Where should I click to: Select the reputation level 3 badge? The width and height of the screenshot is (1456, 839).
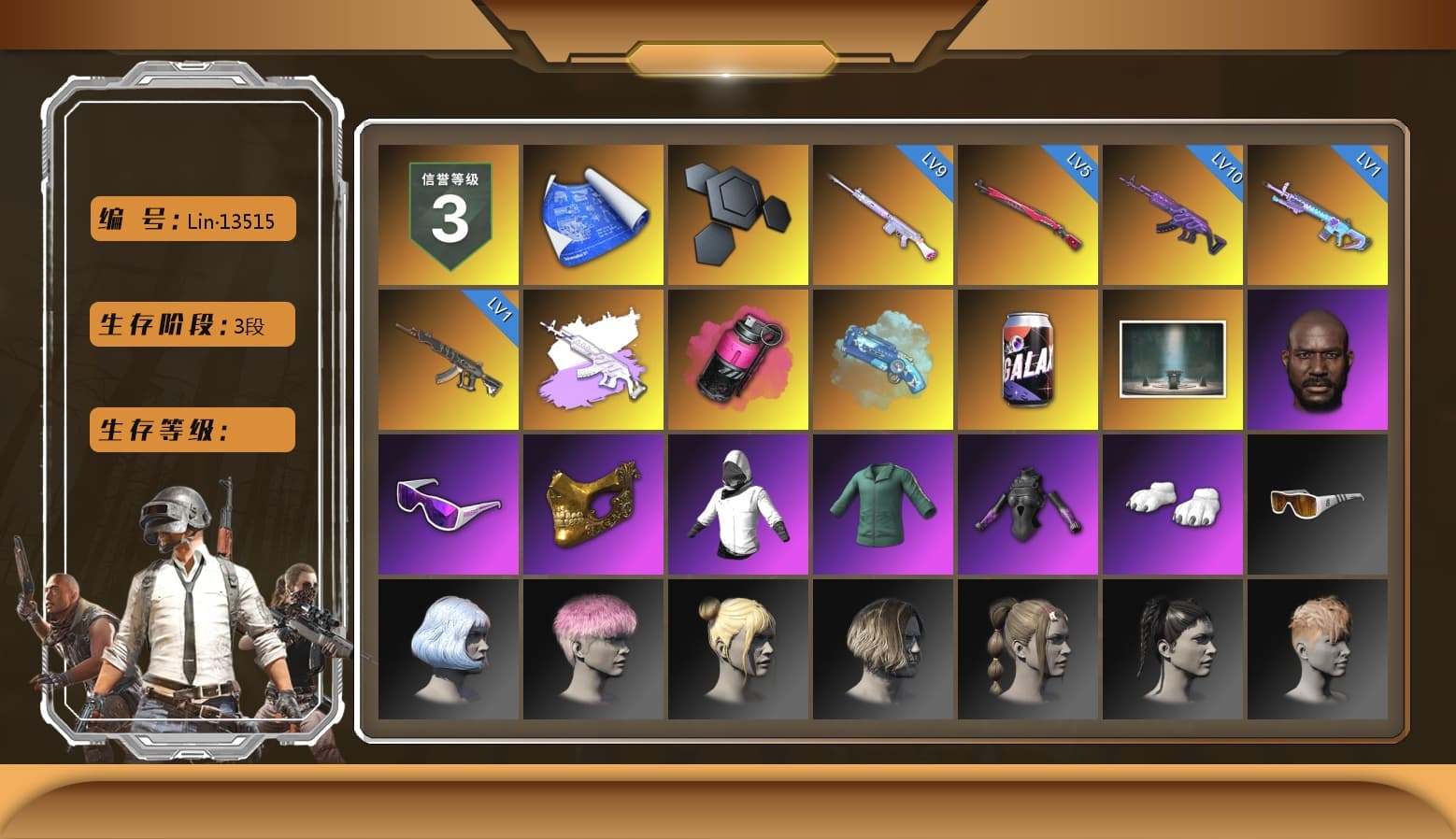pos(448,213)
